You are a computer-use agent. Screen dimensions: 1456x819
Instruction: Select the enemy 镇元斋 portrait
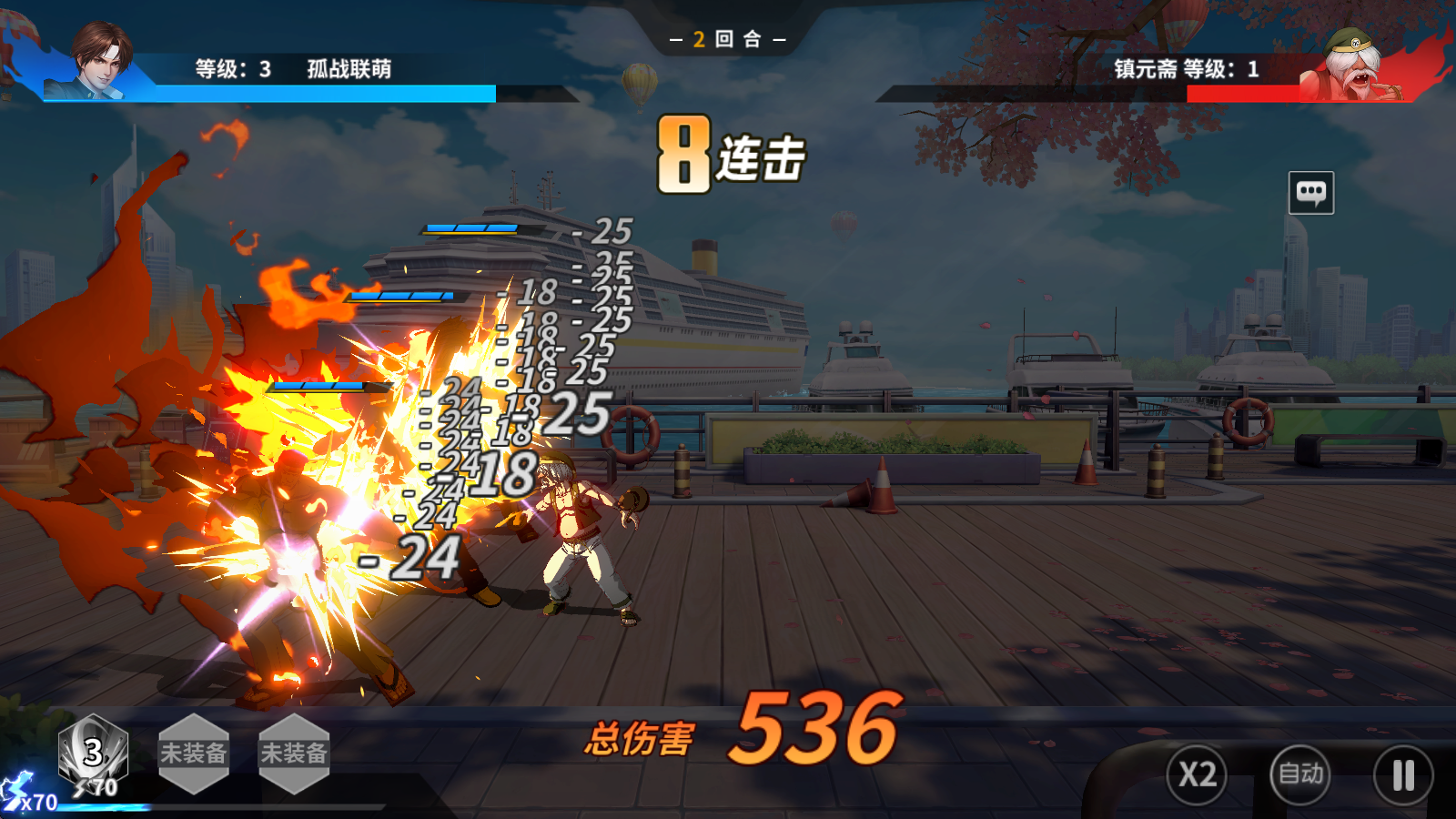point(1353,66)
